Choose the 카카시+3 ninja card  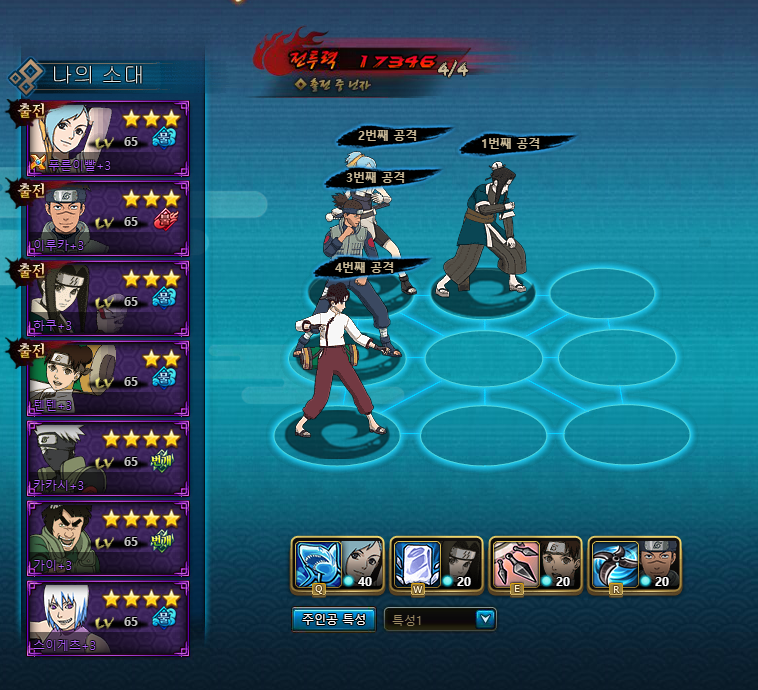point(108,458)
